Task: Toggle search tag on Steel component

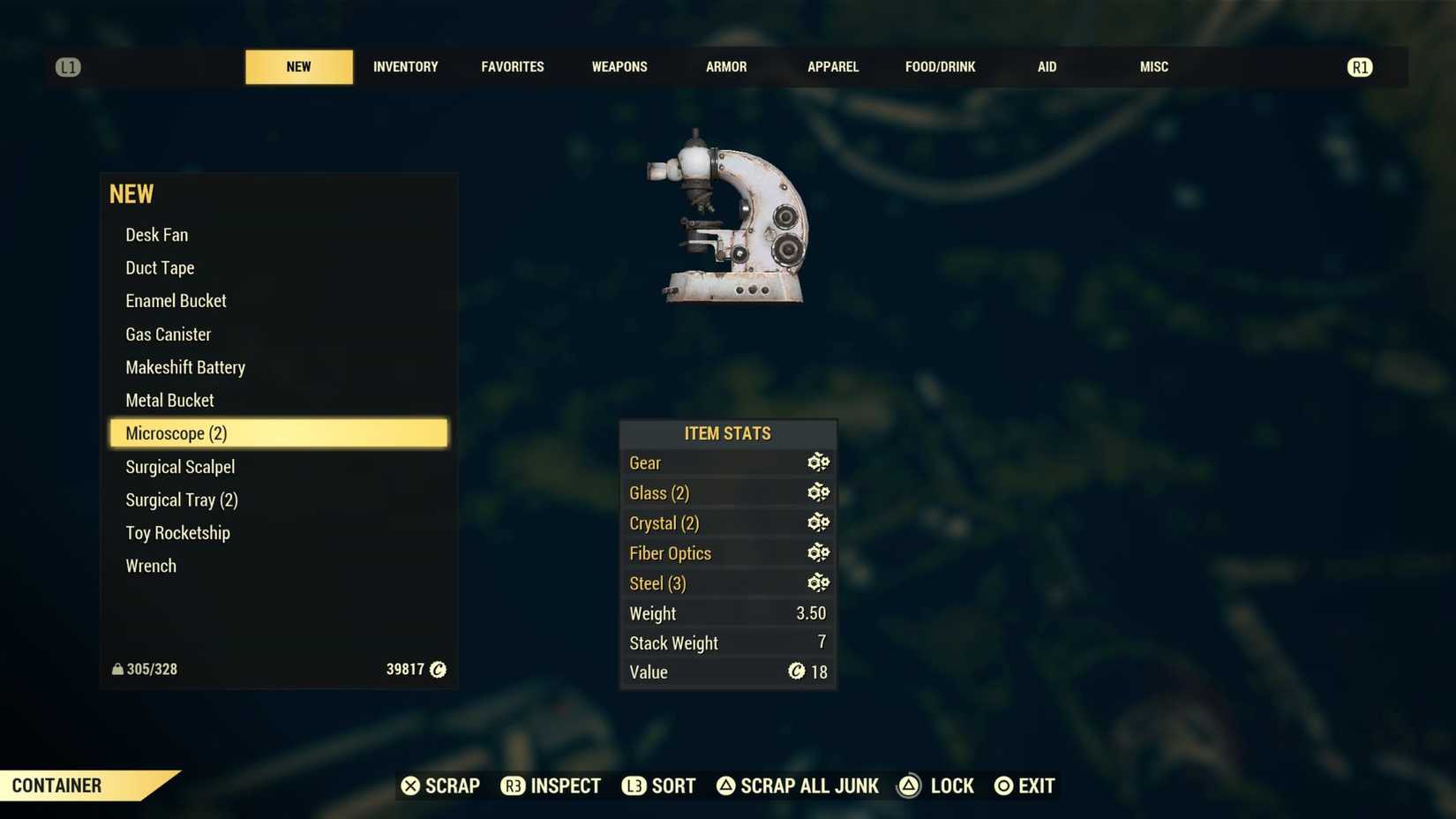Action: click(818, 582)
